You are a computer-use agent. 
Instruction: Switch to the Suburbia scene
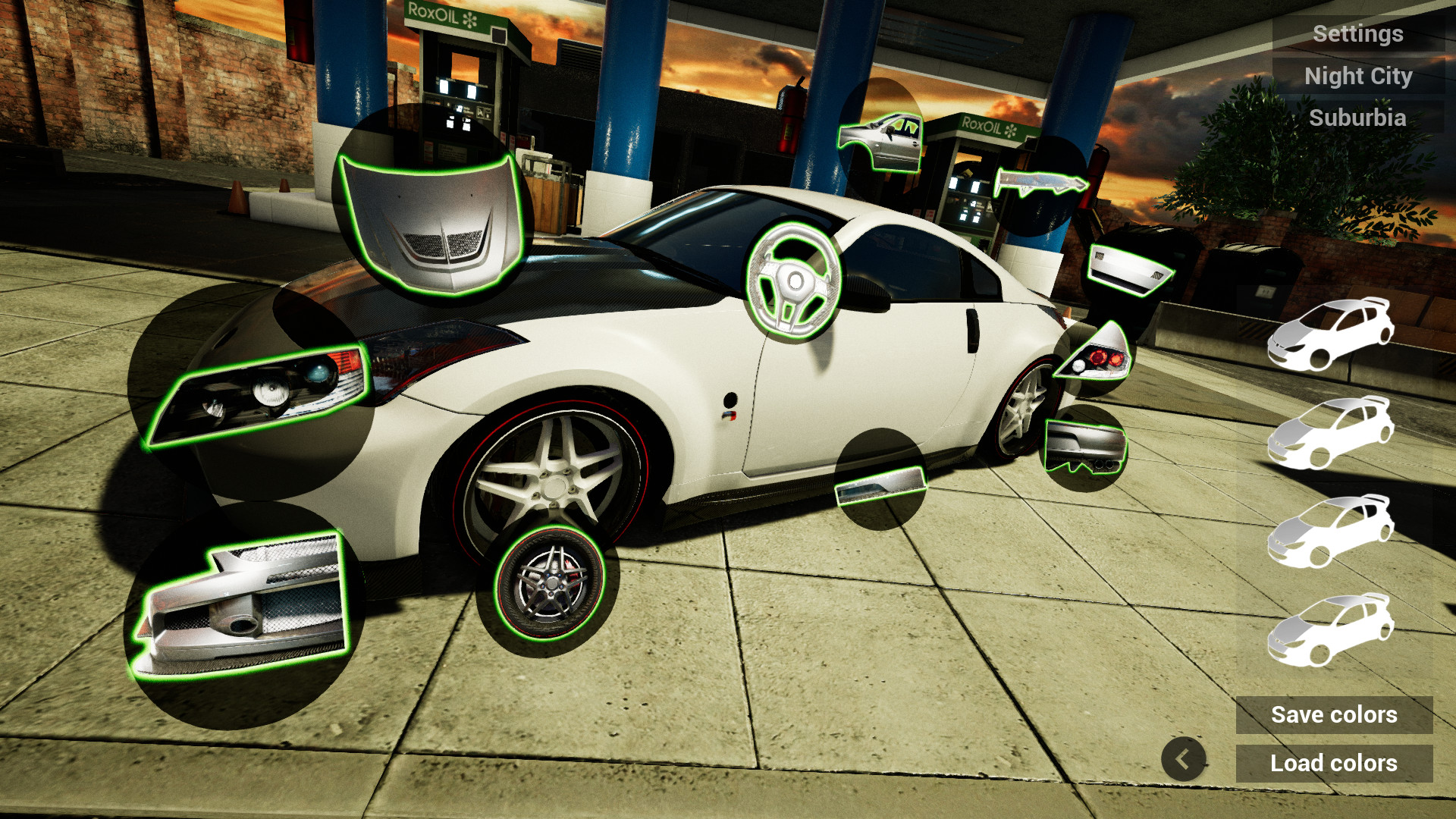coord(1358,117)
